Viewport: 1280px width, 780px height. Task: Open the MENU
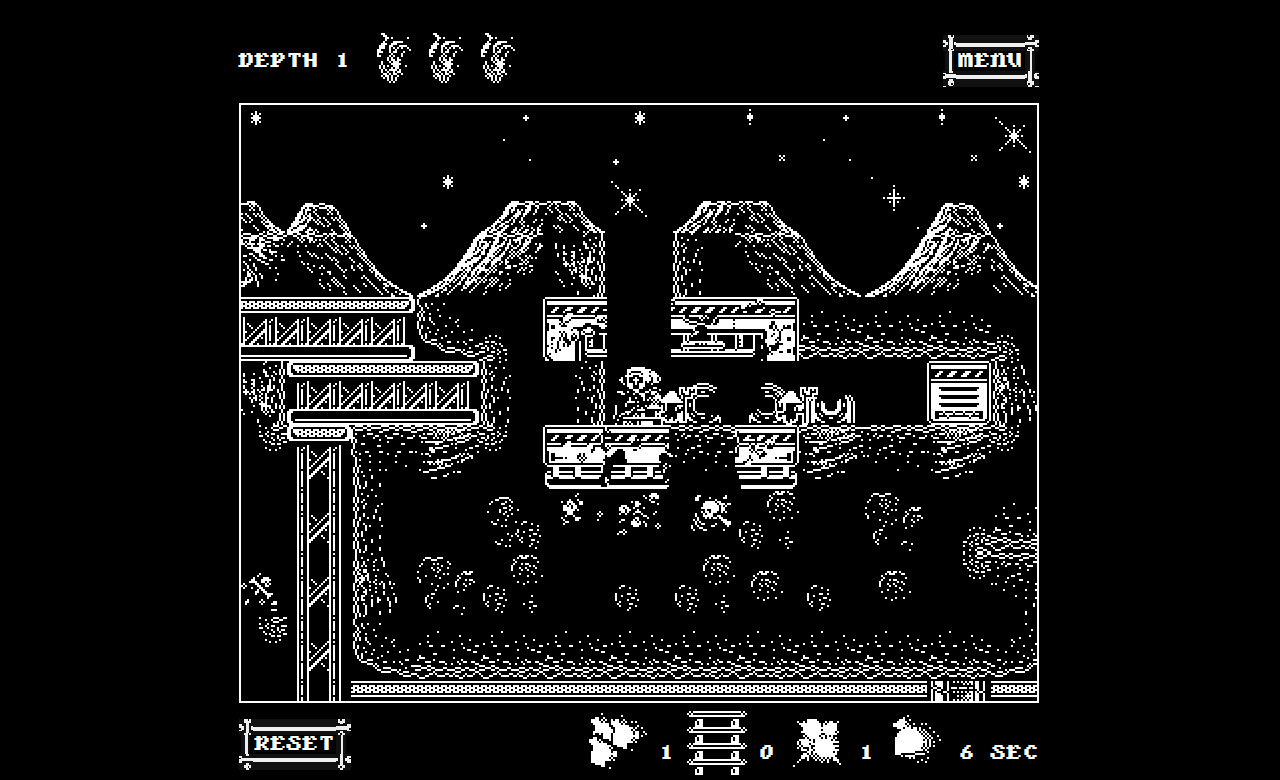tap(991, 58)
